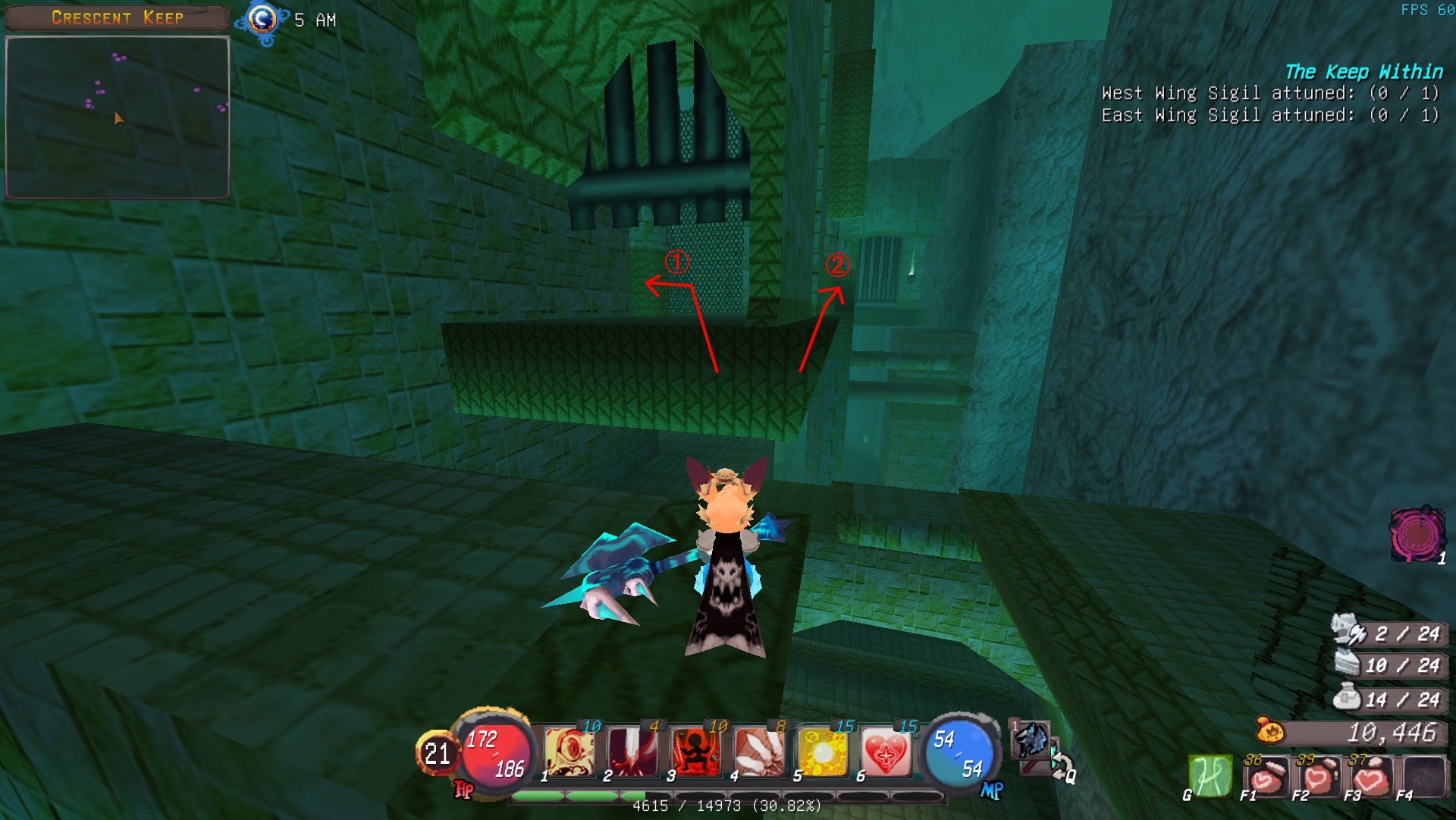
Task: Click the Crescent Keep minimap
Action: point(118,118)
